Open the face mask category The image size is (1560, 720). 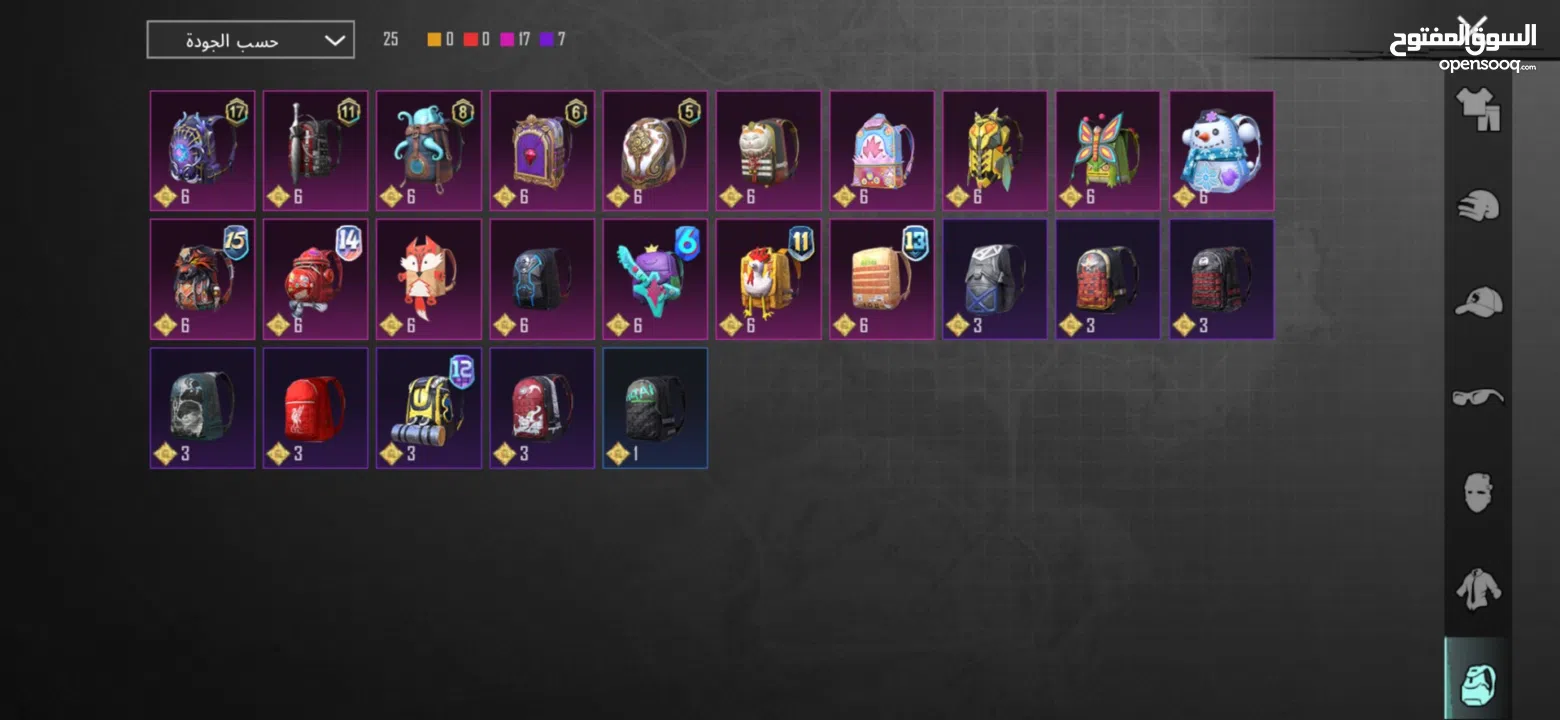(x=1477, y=493)
